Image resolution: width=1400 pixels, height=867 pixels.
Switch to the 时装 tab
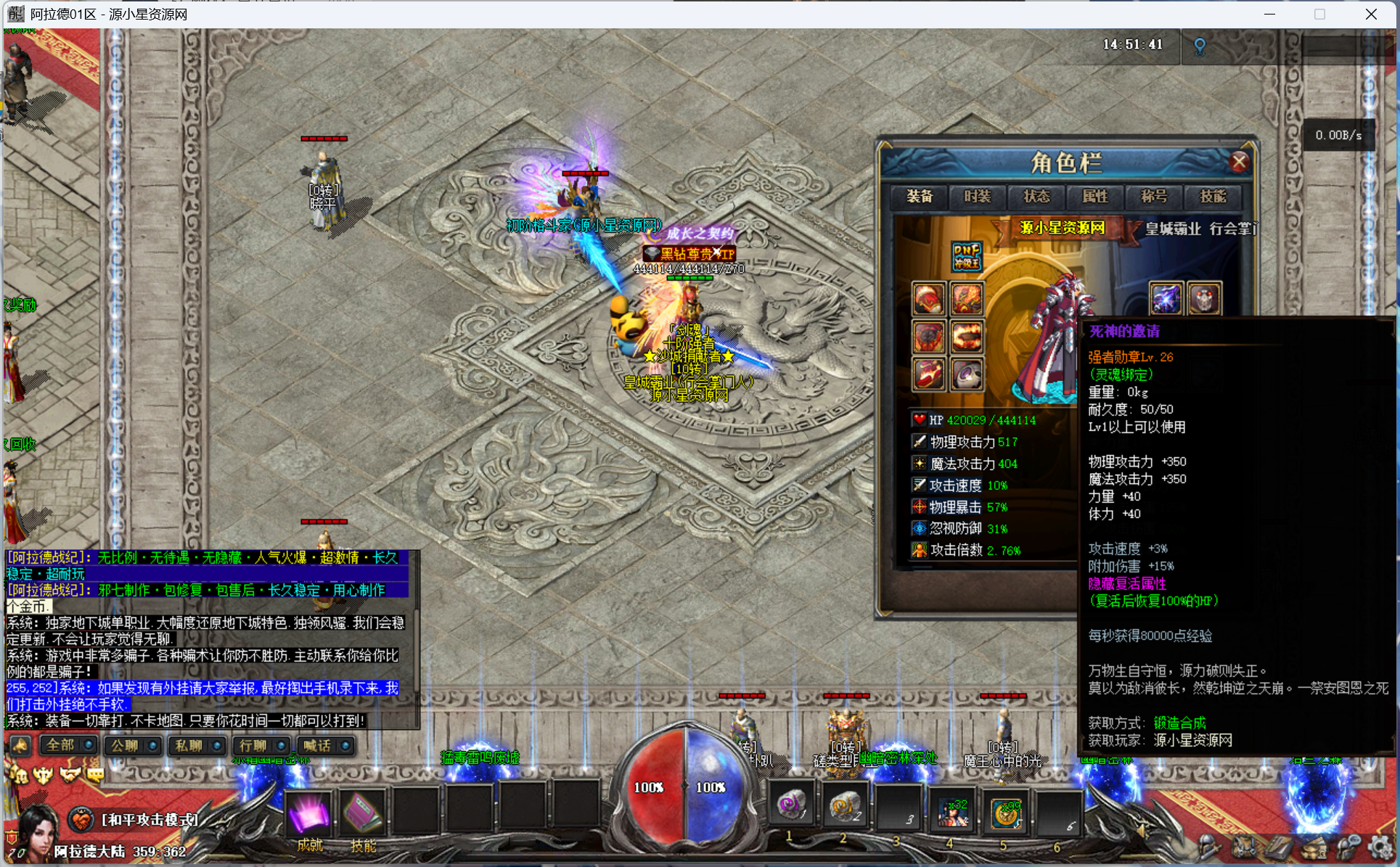(x=977, y=197)
